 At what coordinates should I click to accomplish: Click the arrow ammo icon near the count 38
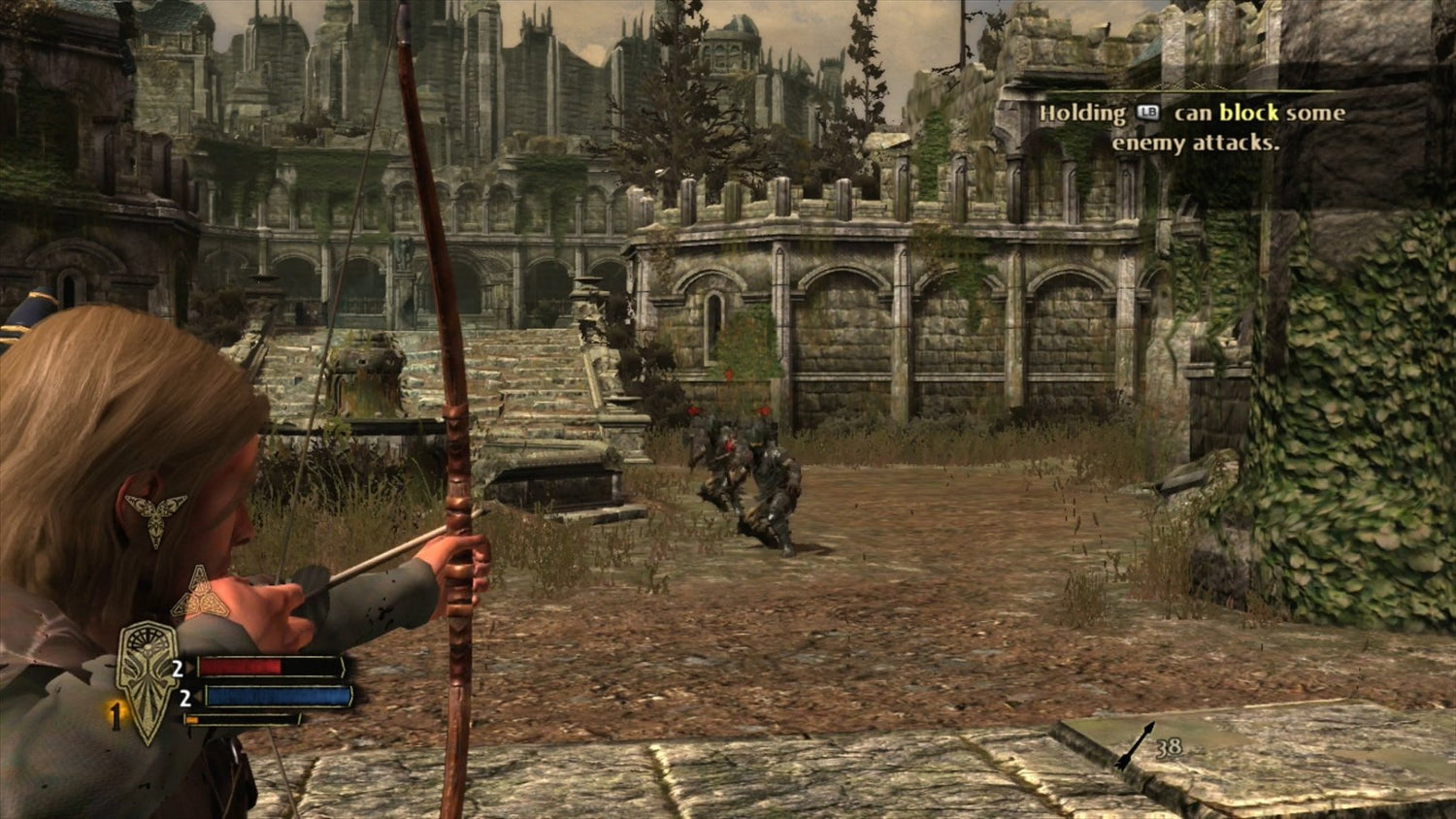[x=1135, y=745]
